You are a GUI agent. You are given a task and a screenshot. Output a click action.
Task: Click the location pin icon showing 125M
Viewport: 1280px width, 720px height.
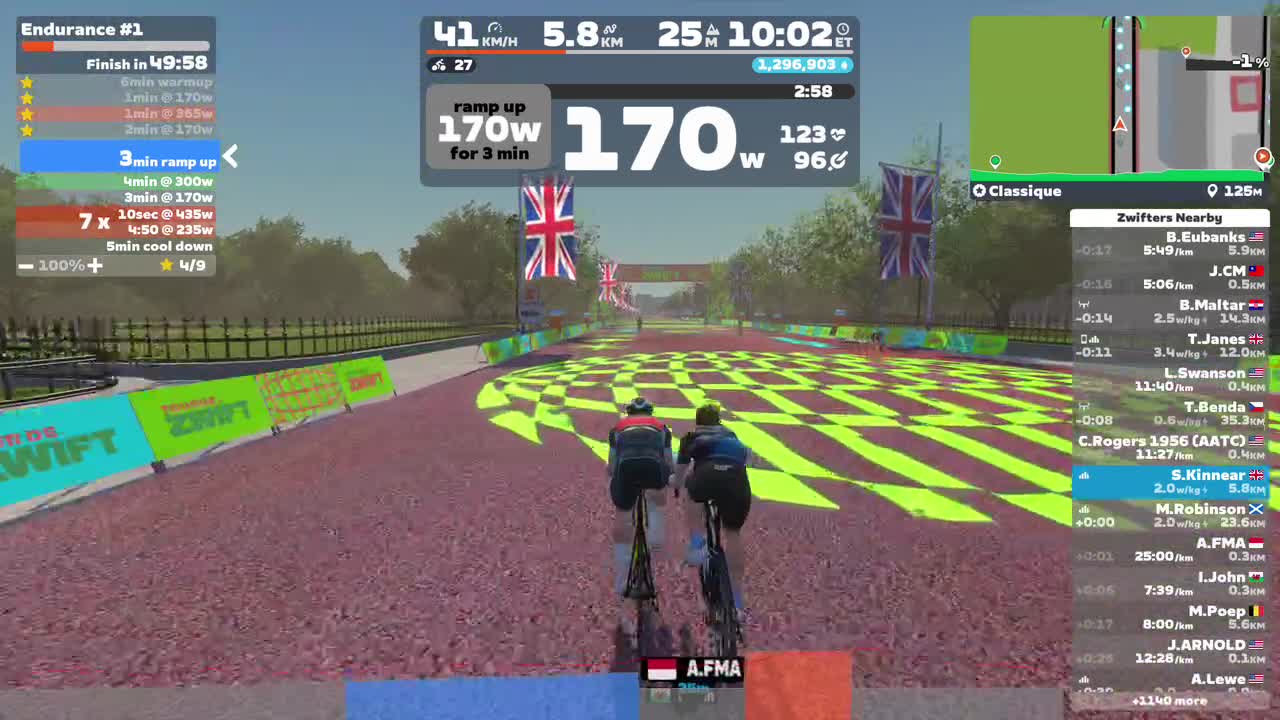tap(1212, 190)
